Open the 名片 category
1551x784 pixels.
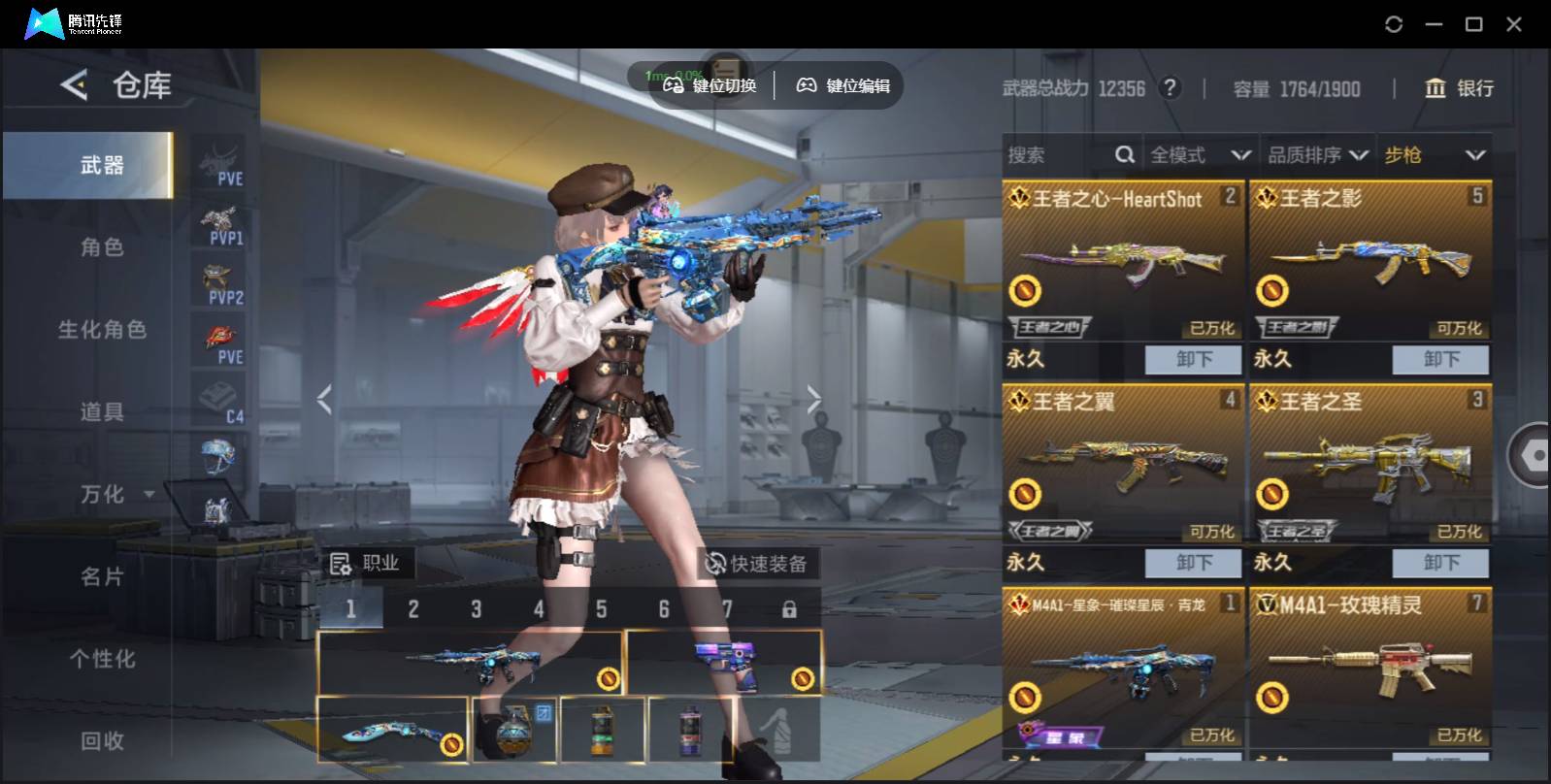(102, 577)
